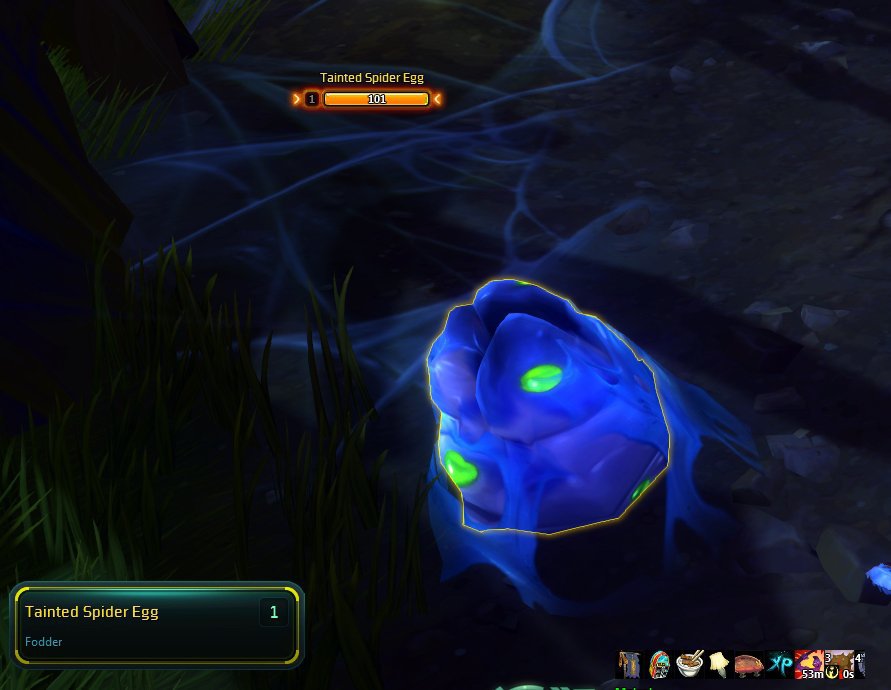Image resolution: width=891 pixels, height=690 pixels.
Task: Click the purple buff showing 53m
Action: [808, 665]
